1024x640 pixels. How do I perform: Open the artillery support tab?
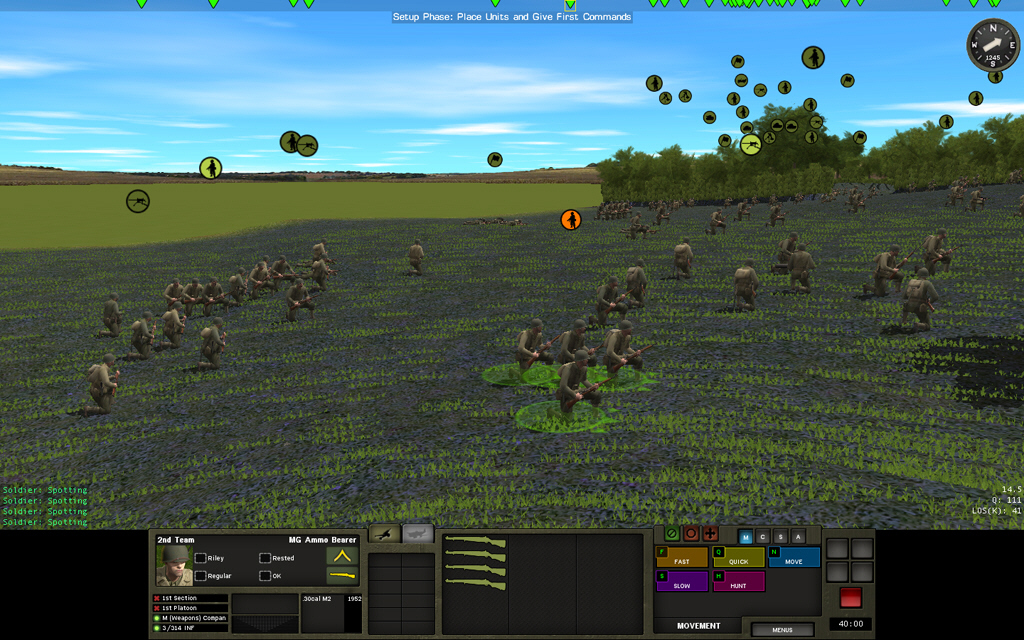tap(385, 534)
